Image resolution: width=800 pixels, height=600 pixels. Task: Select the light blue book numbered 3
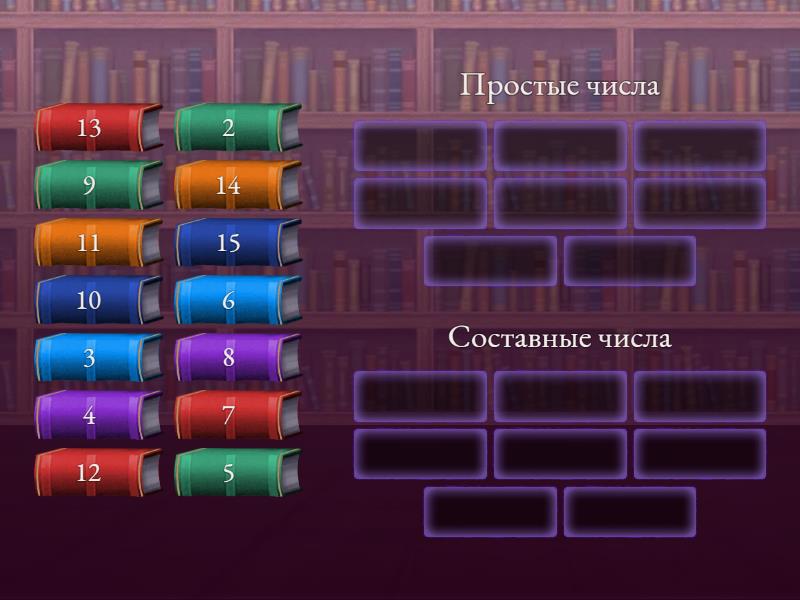coord(98,358)
